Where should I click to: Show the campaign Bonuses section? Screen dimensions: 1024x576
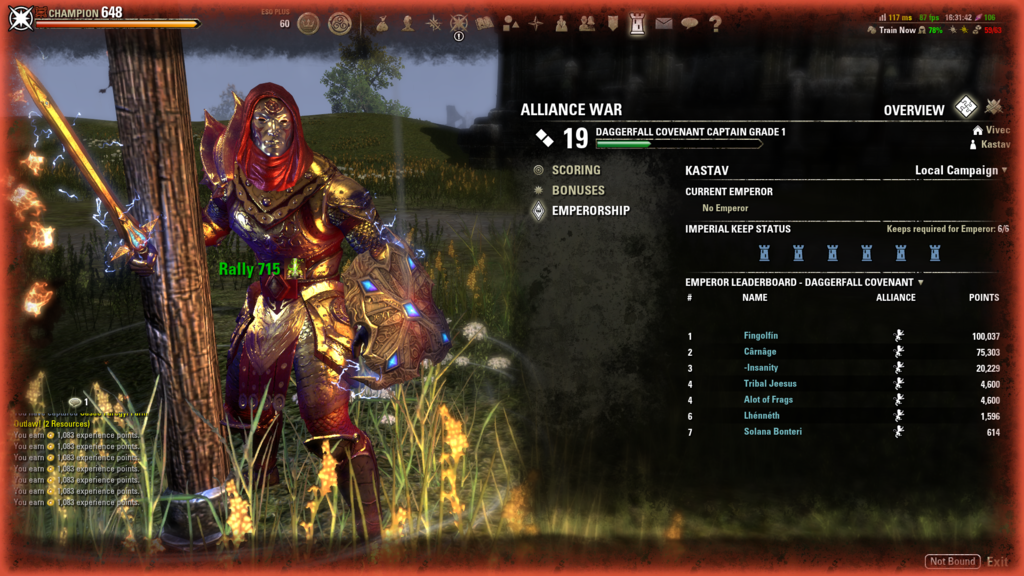click(577, 190)
